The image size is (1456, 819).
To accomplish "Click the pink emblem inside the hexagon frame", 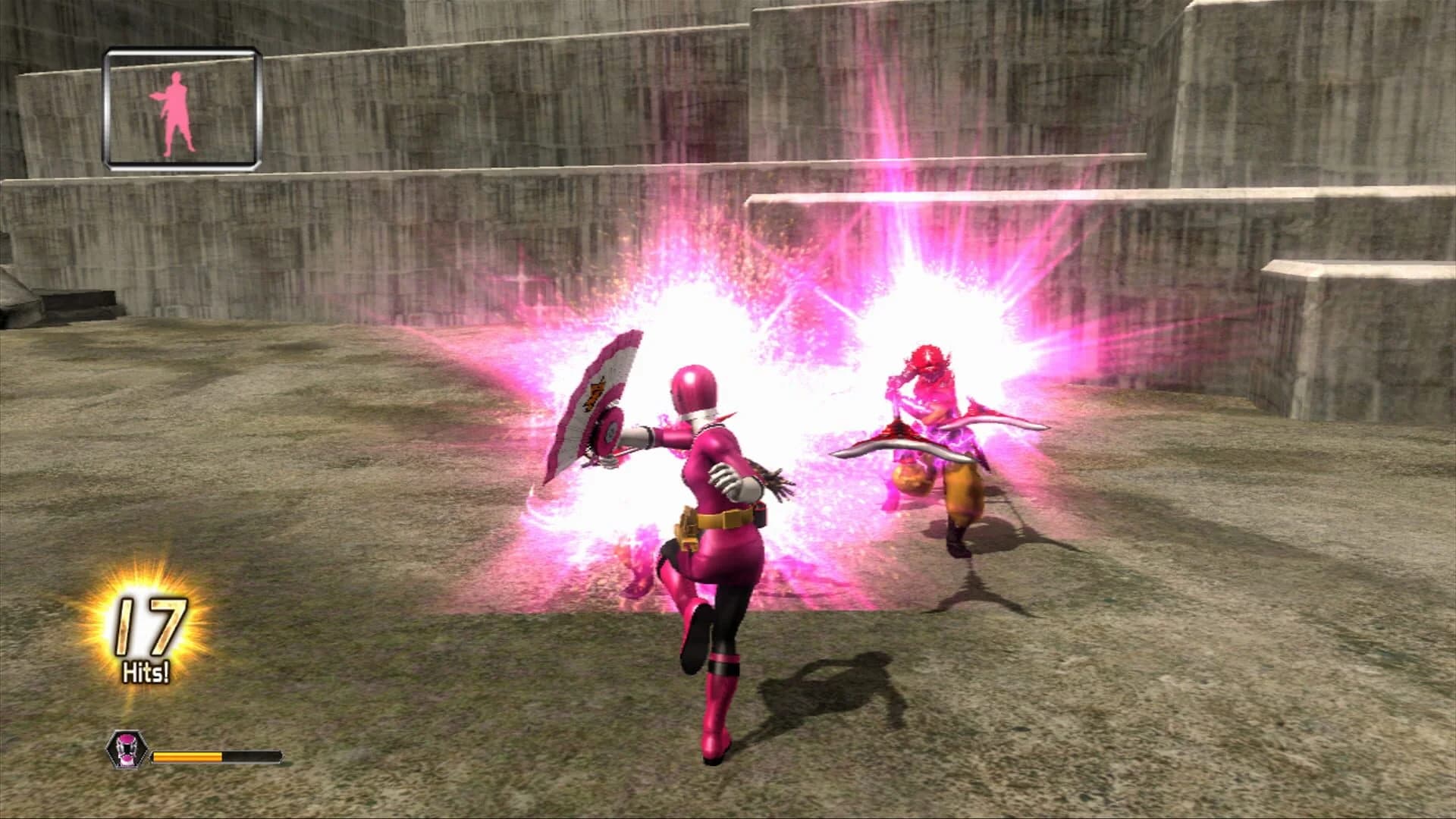I will [127, 749].
